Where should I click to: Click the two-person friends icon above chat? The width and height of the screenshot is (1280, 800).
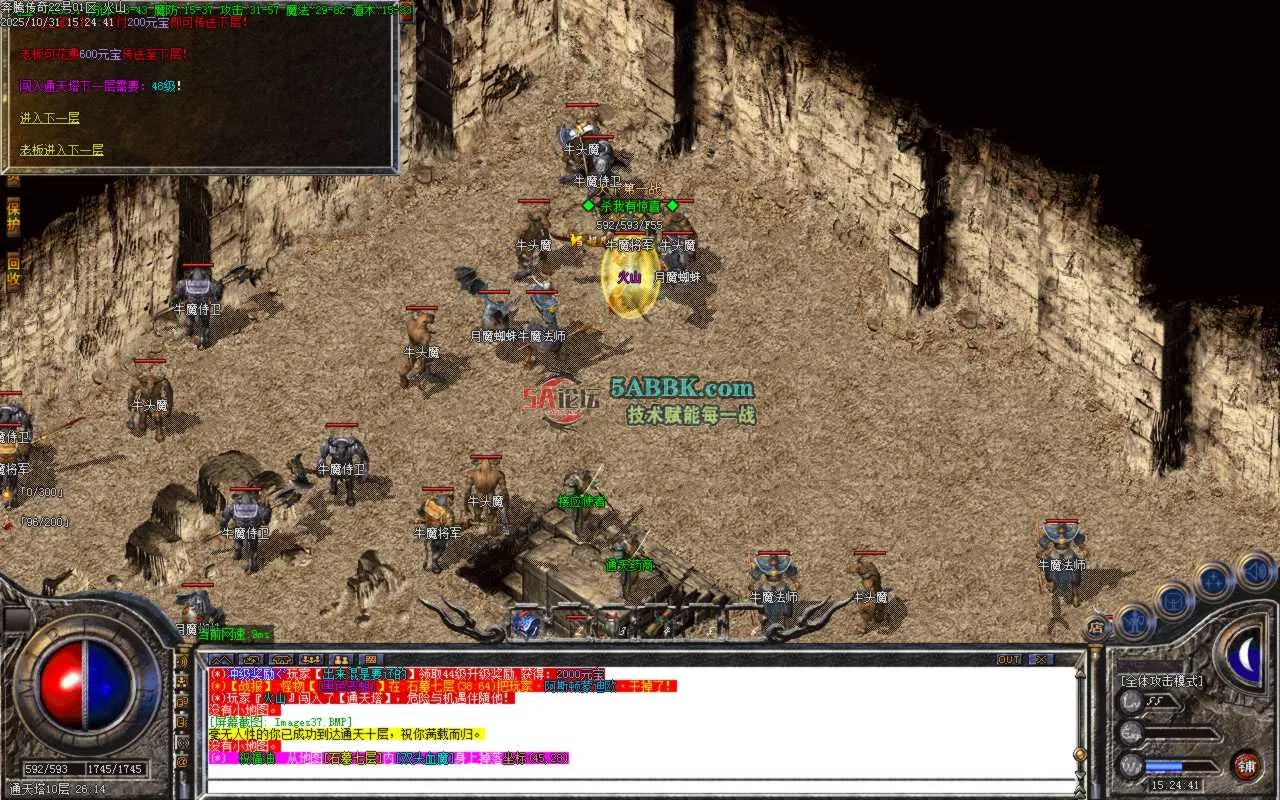[341, 659]
